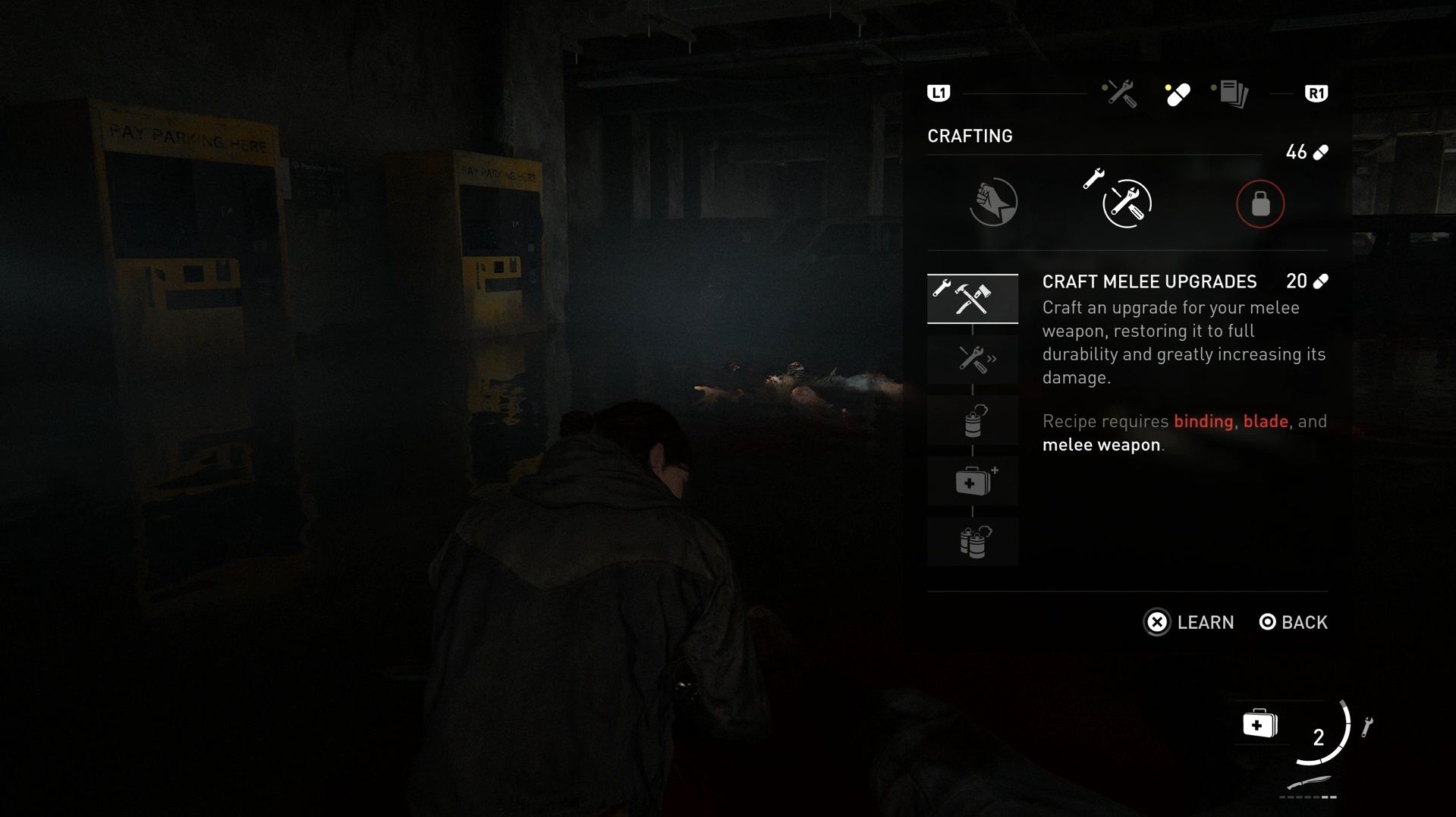This screenshot has width=1456, height=817.
Task: Switch to the Crafting tab
Action: pyautogui.click(x=970, y=136)
